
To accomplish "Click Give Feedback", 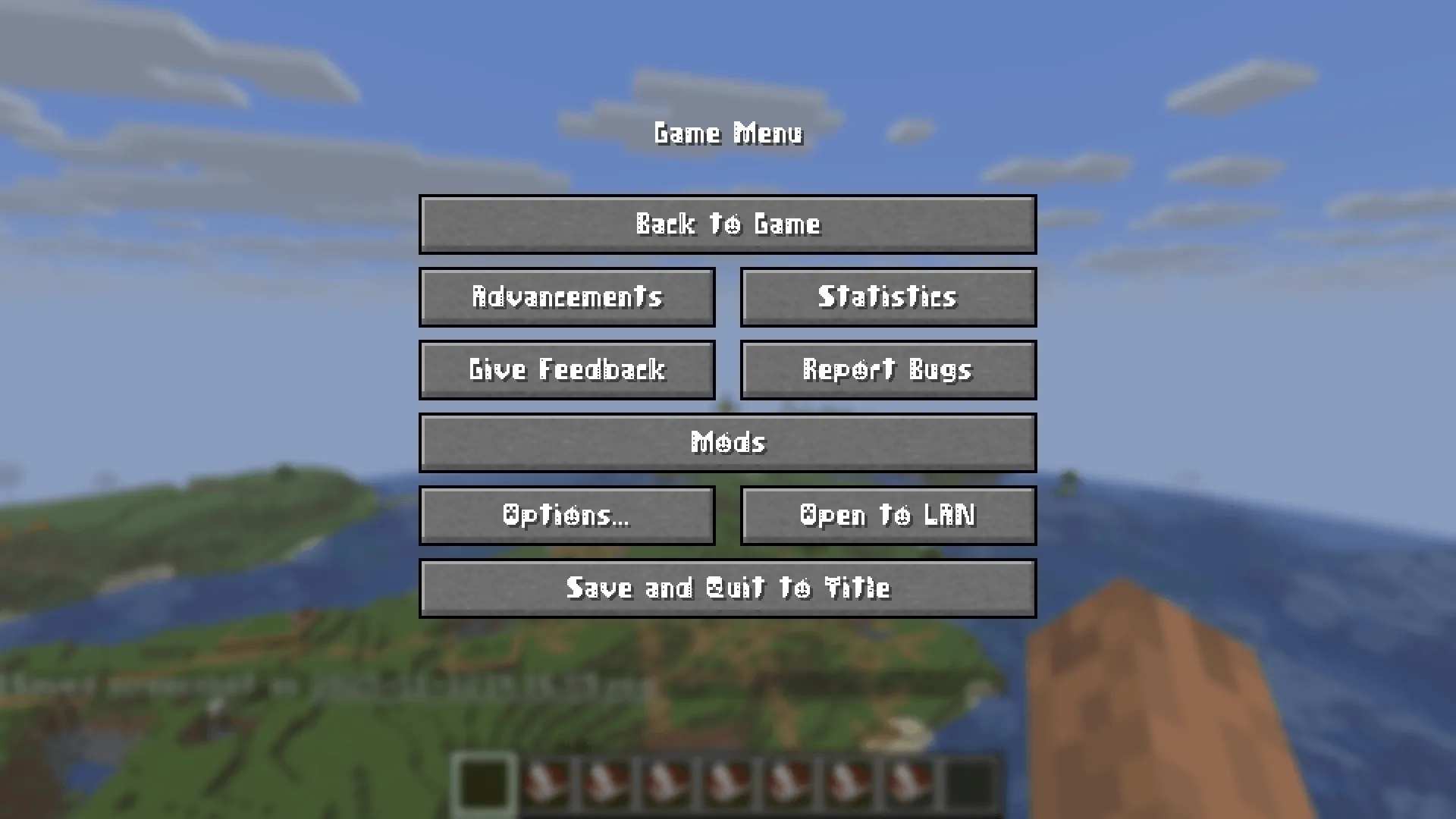I will tap(567, 370).
